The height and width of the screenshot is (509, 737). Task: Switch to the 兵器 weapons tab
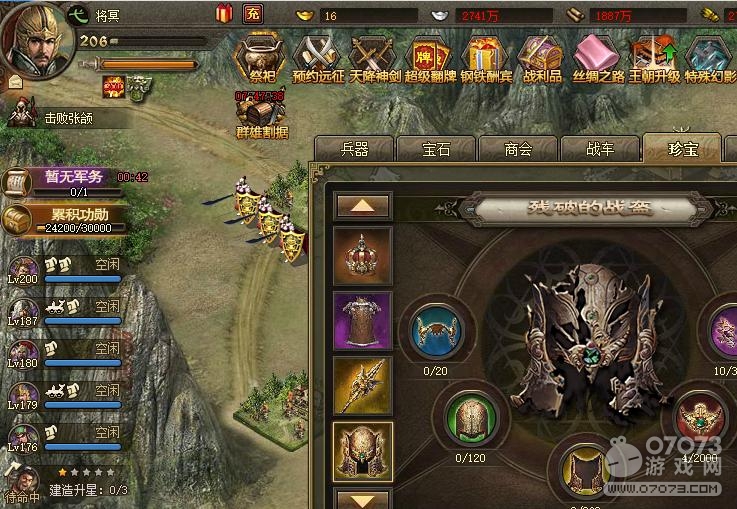pos(354,149)
